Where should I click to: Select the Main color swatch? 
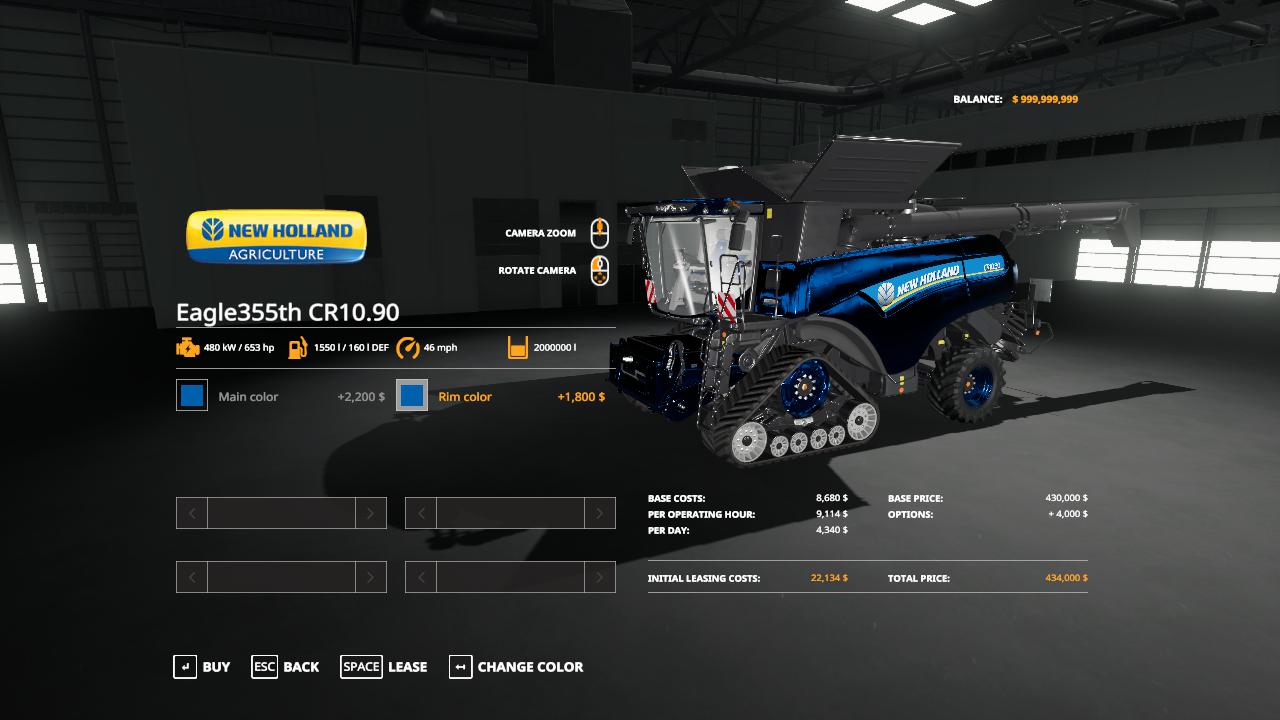coord(192,396)
